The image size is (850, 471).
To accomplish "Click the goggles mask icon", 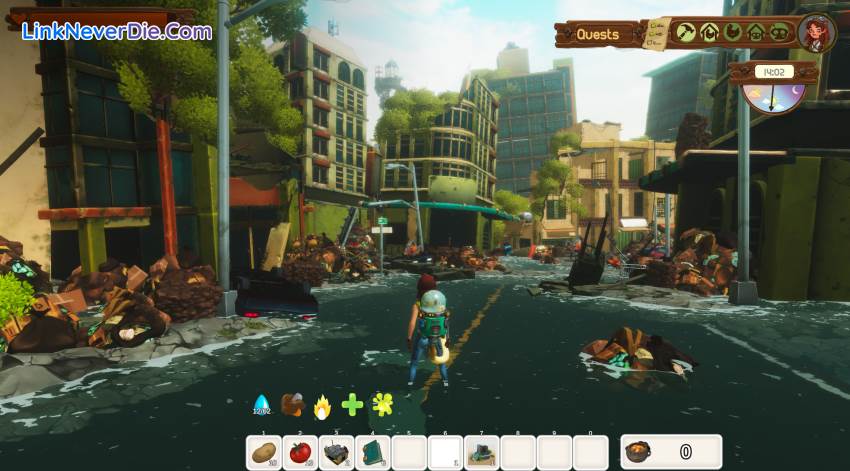I will point(779,32).
